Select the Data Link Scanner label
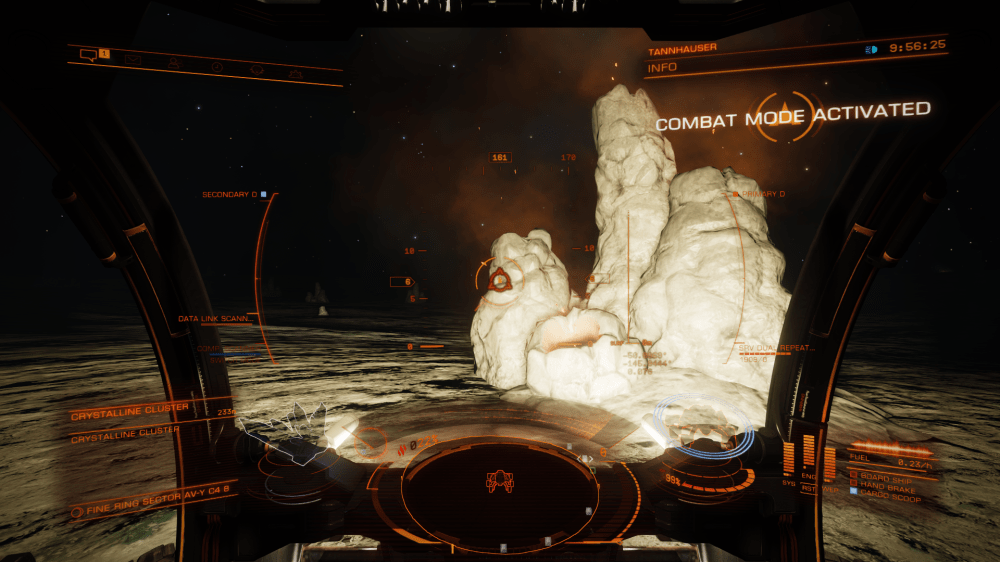 point(213,319)
